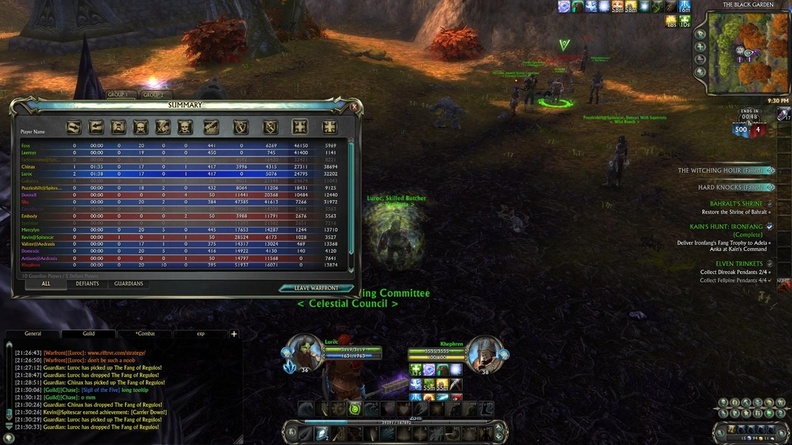Sort scoreboard by the Player Name header
Viewport: 792px width, 445px height.
tap(33, 131)
